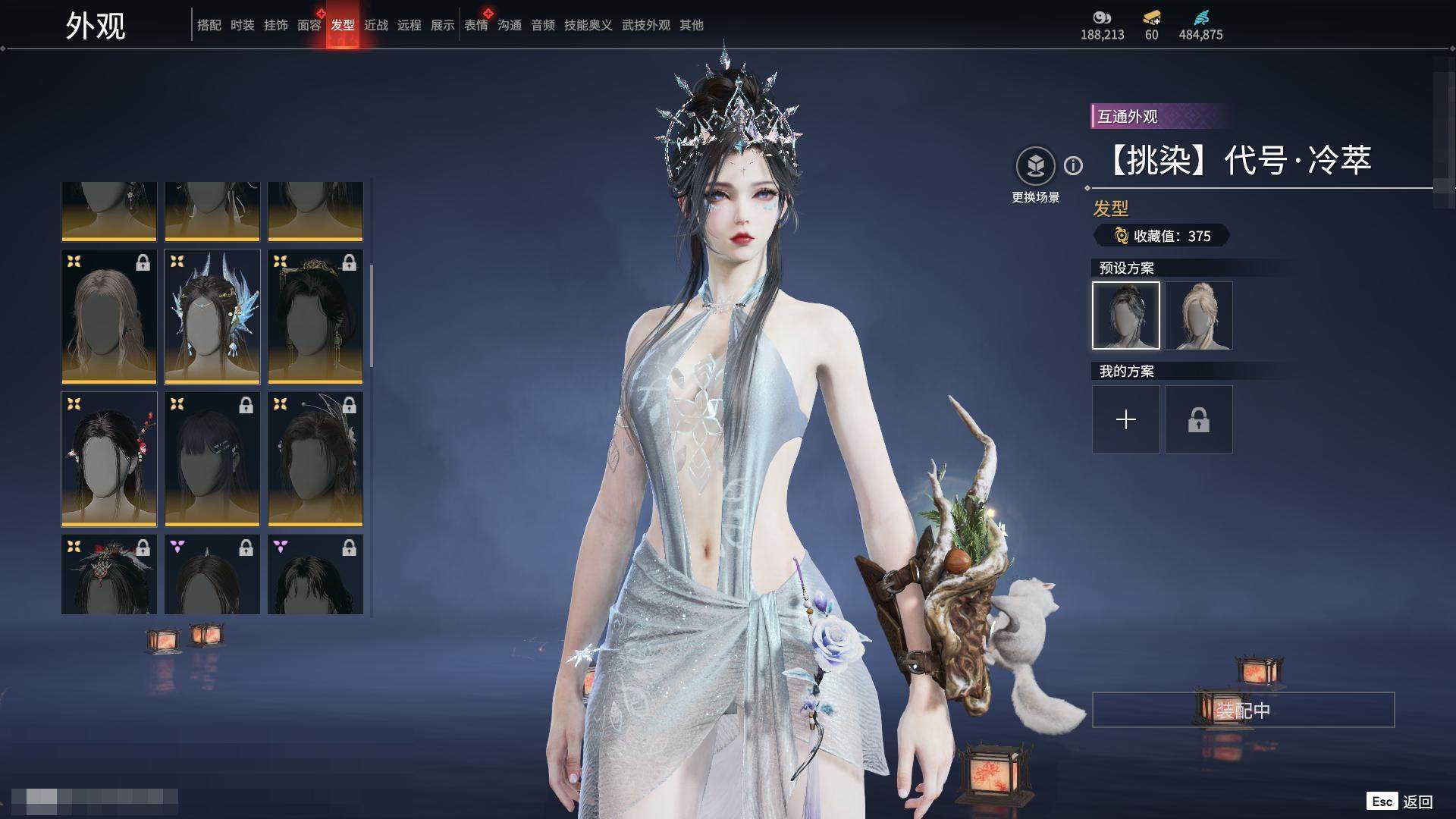Show the 展示 tab

442,26
